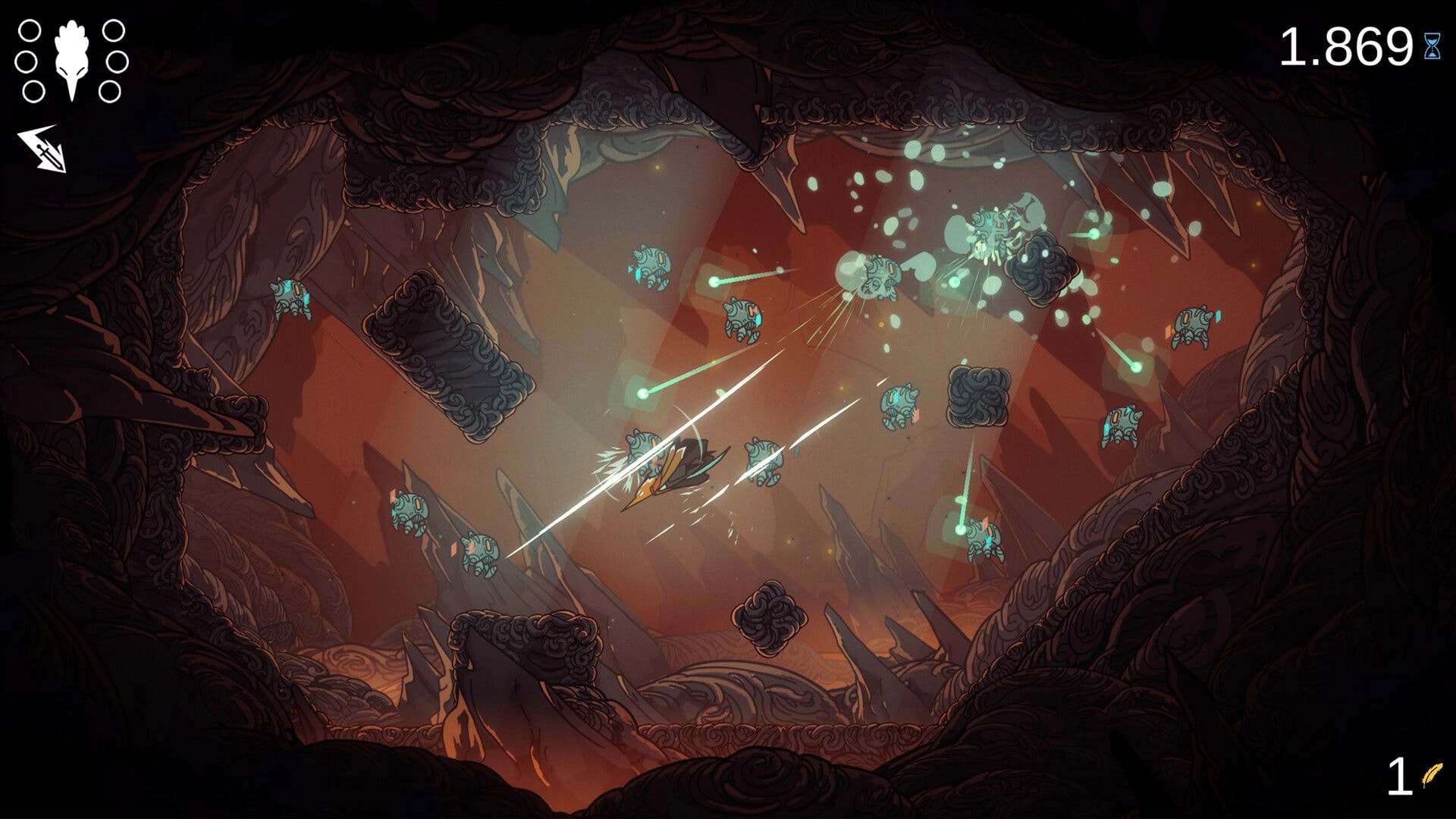Click the top-left health circle
The width and height of the screenshot is (1456, 819).
30,30
